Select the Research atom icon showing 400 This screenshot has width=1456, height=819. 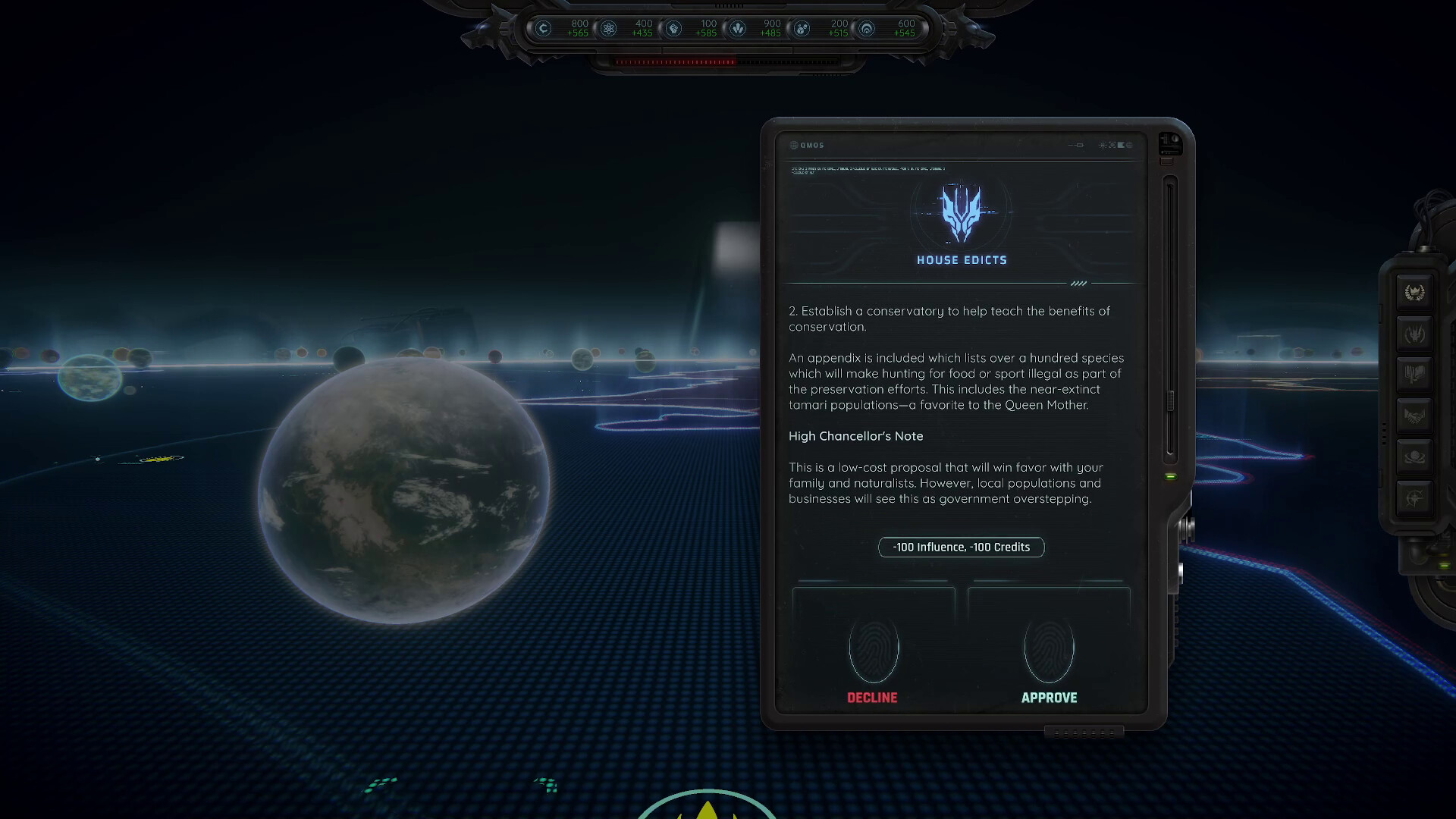[610, 29]
